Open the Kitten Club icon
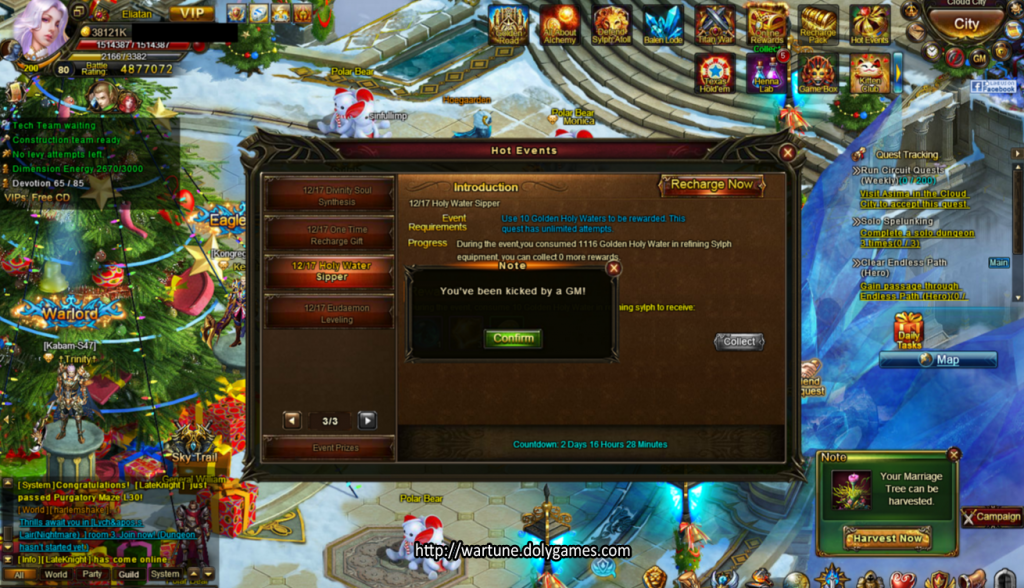Viewport: 1024px width, 588px height. pos(869,73)
